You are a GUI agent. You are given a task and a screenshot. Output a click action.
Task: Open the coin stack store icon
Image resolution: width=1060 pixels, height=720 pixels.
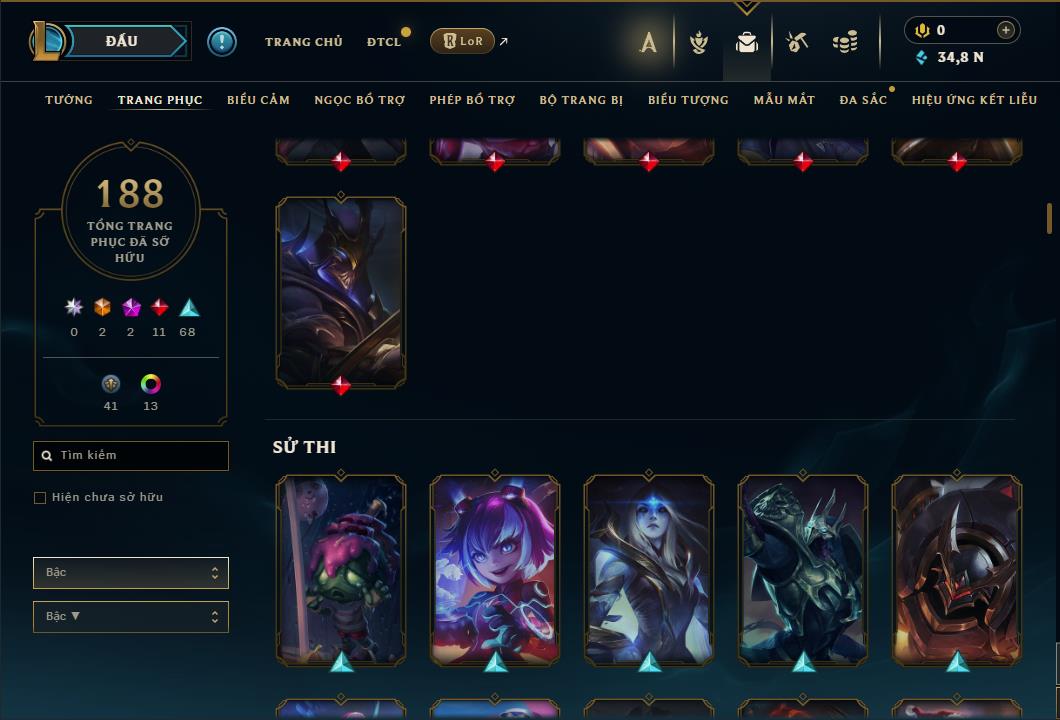click(845, 42)
